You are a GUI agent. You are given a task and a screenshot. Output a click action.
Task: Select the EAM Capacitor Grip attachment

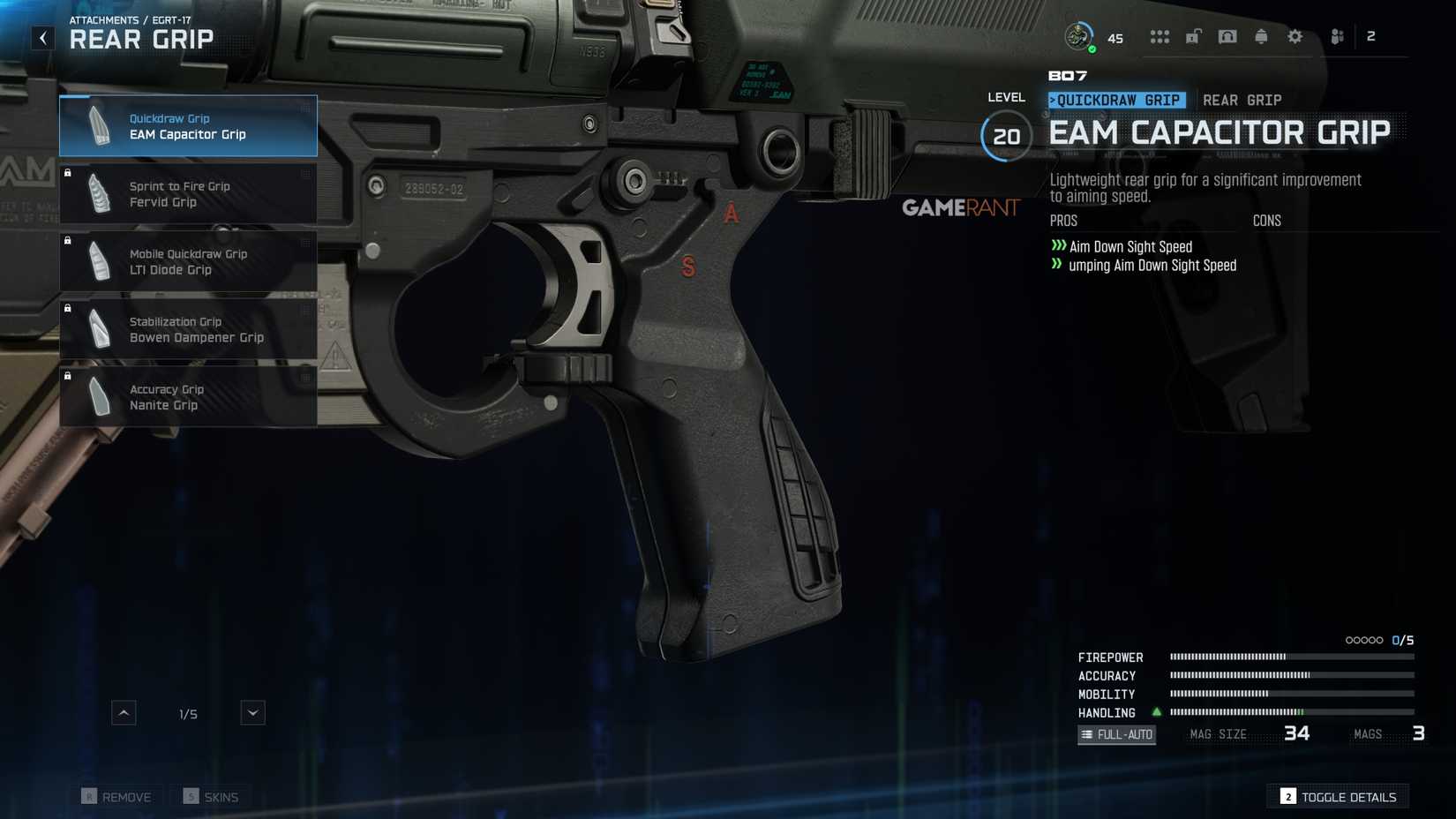[188, 126]
